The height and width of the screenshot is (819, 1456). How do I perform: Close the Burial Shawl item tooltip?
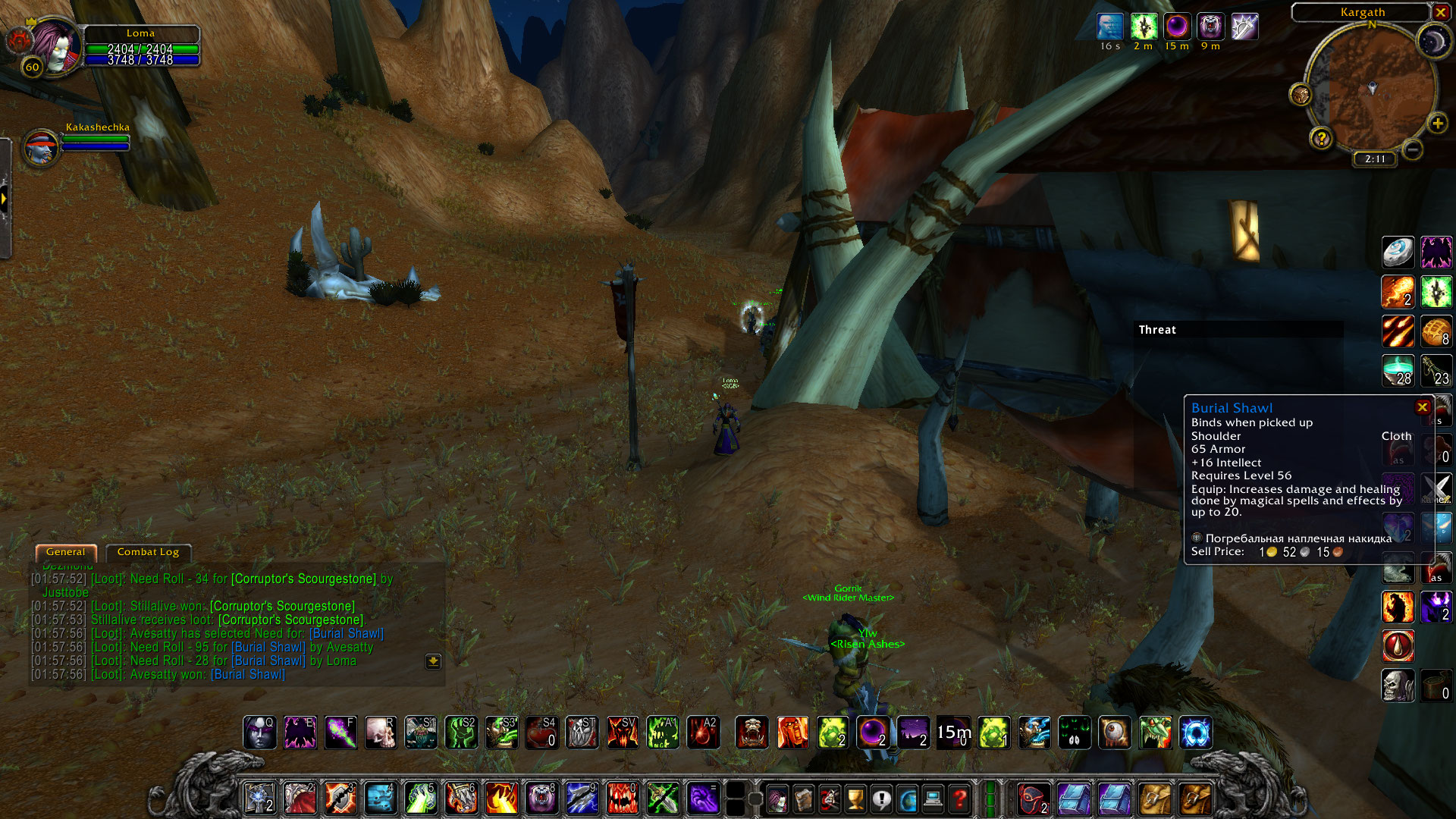(x=1423, y=407)
